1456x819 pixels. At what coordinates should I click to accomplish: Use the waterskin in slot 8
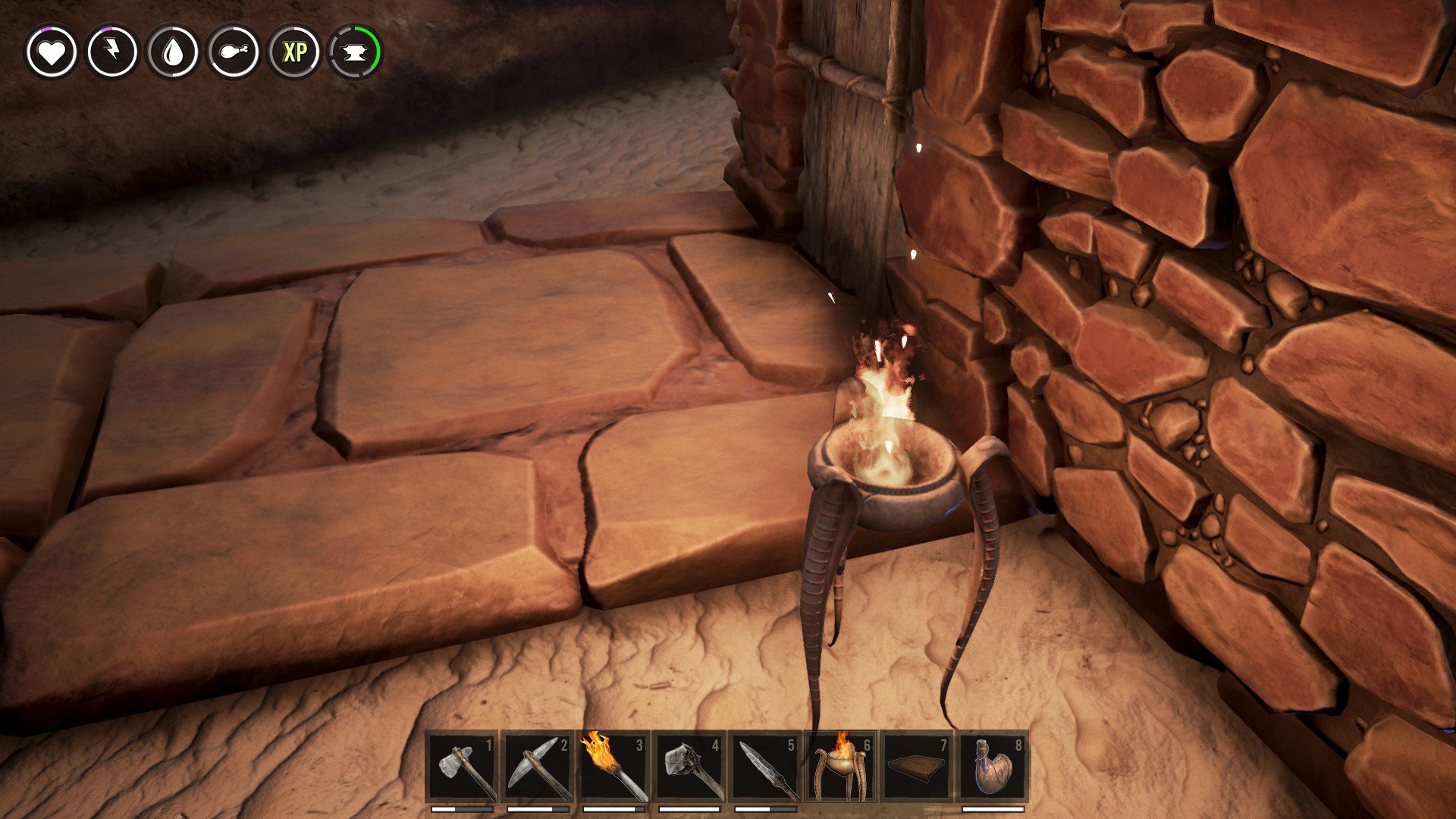click(993, 767)
